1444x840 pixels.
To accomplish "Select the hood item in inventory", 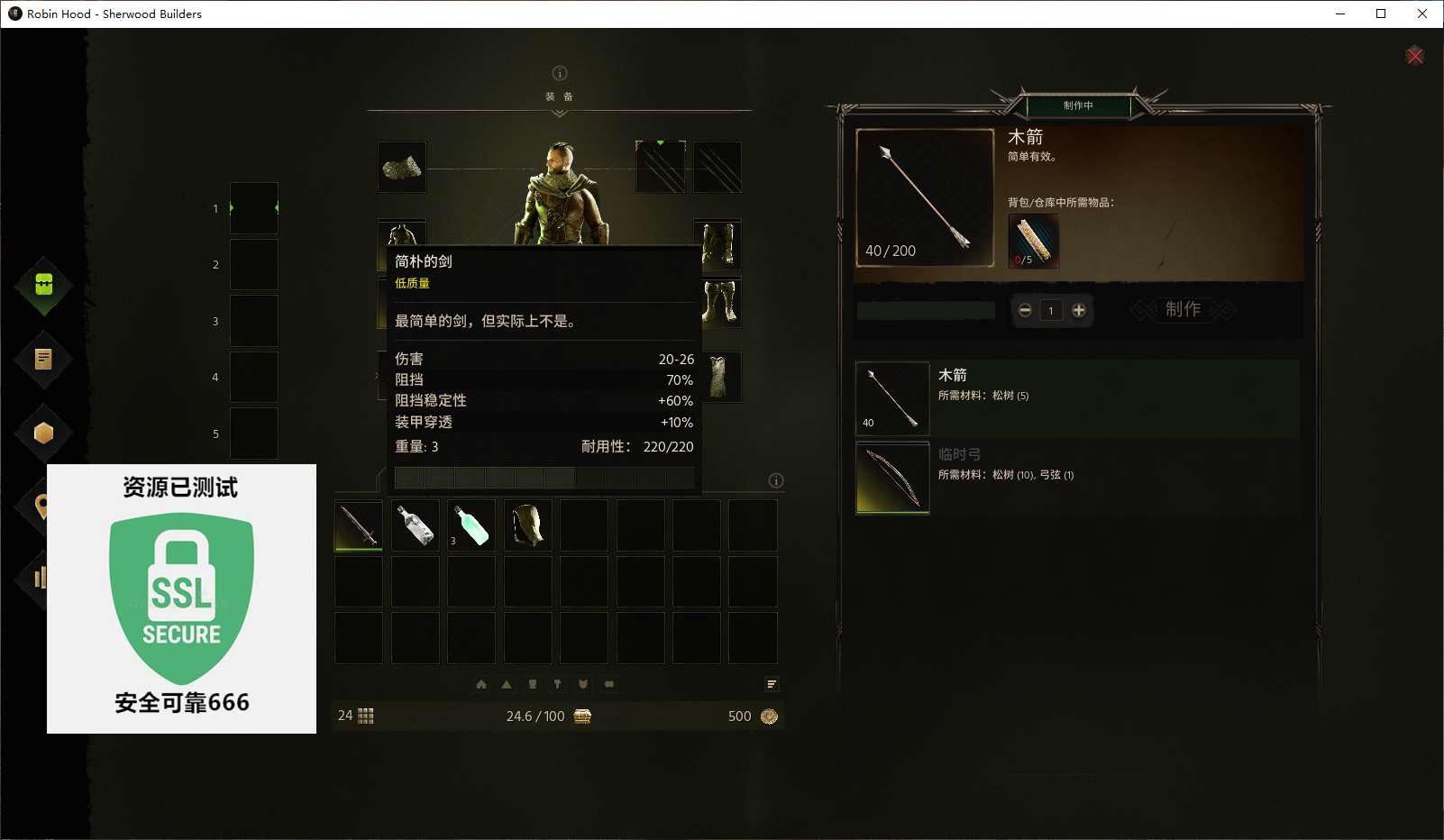I will point(527,525).
